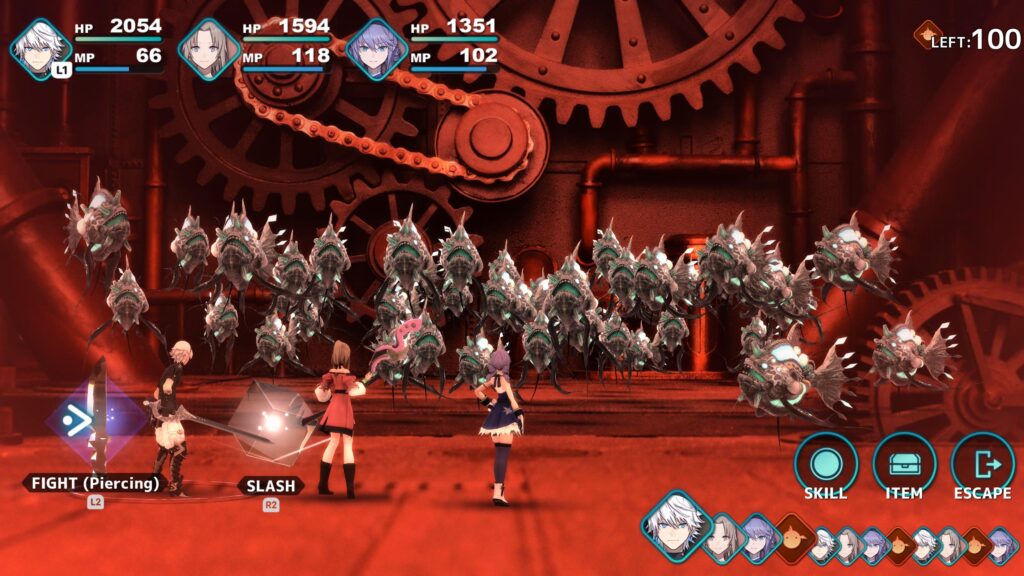
Task: Click the large active-turn portrait in turn order
Action: click(x=677, y=524)
